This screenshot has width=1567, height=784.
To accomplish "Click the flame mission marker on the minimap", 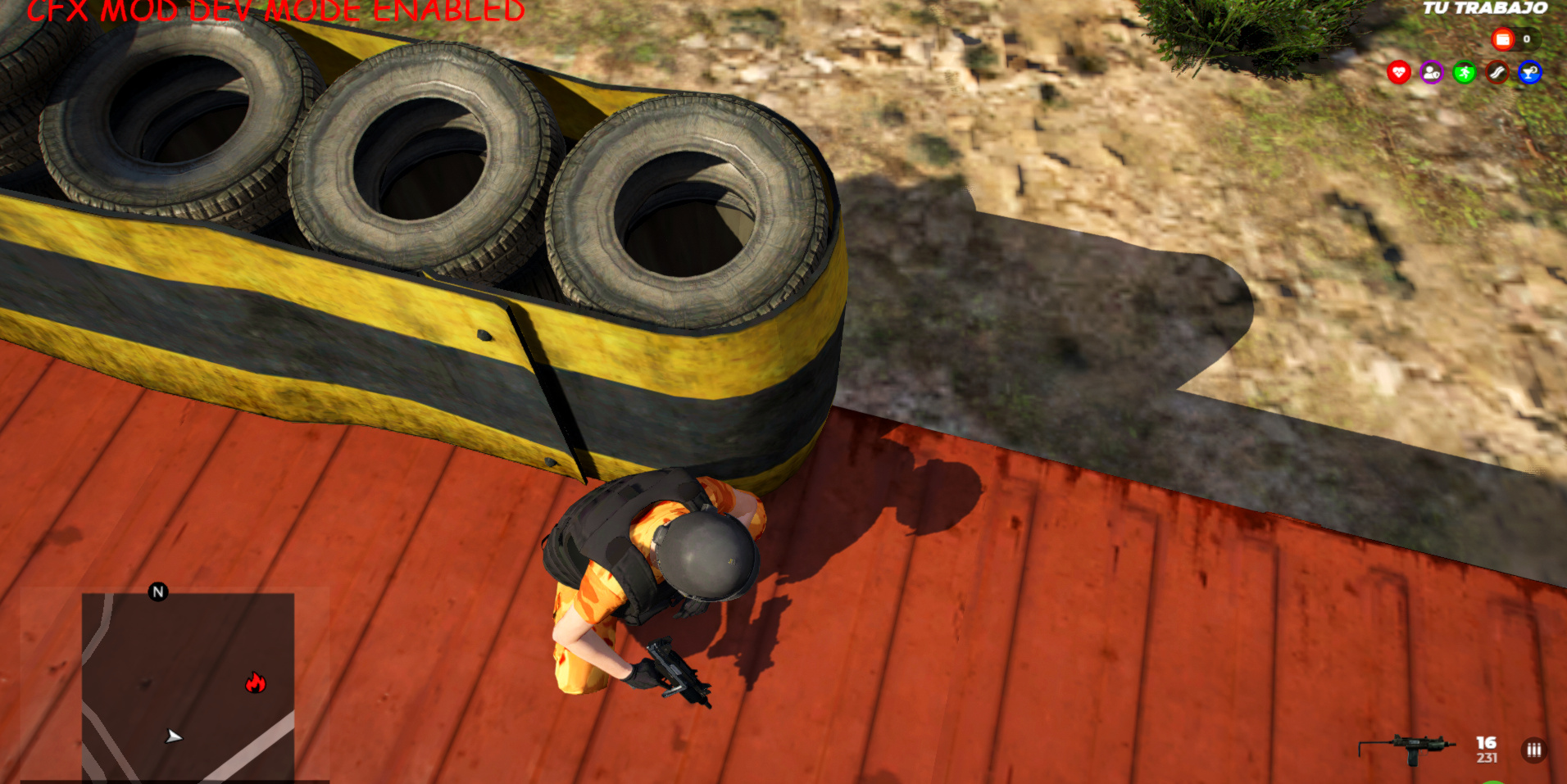I will (x=254, y=682).
